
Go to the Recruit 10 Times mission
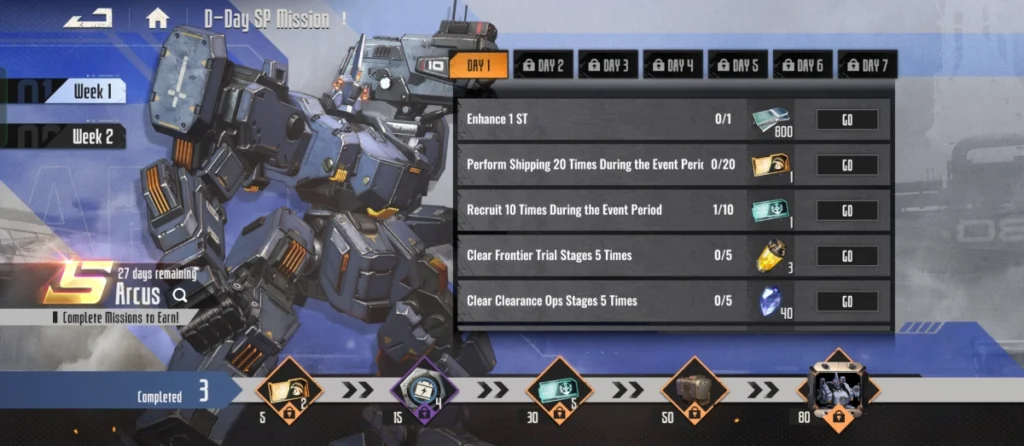(x=847, y=210)
